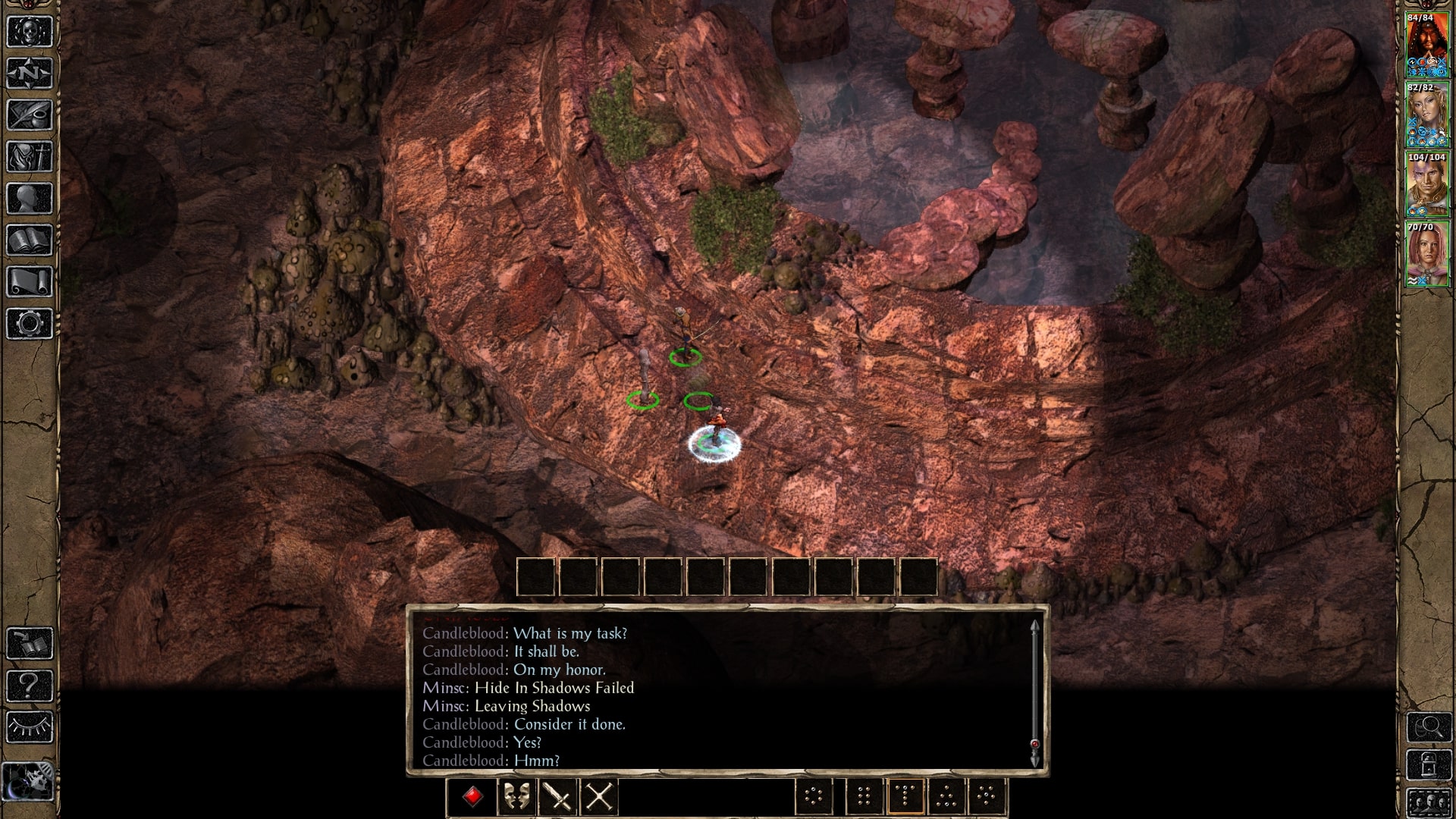
Task: Open the journal with the quill icon
Action: click(30, 115)
